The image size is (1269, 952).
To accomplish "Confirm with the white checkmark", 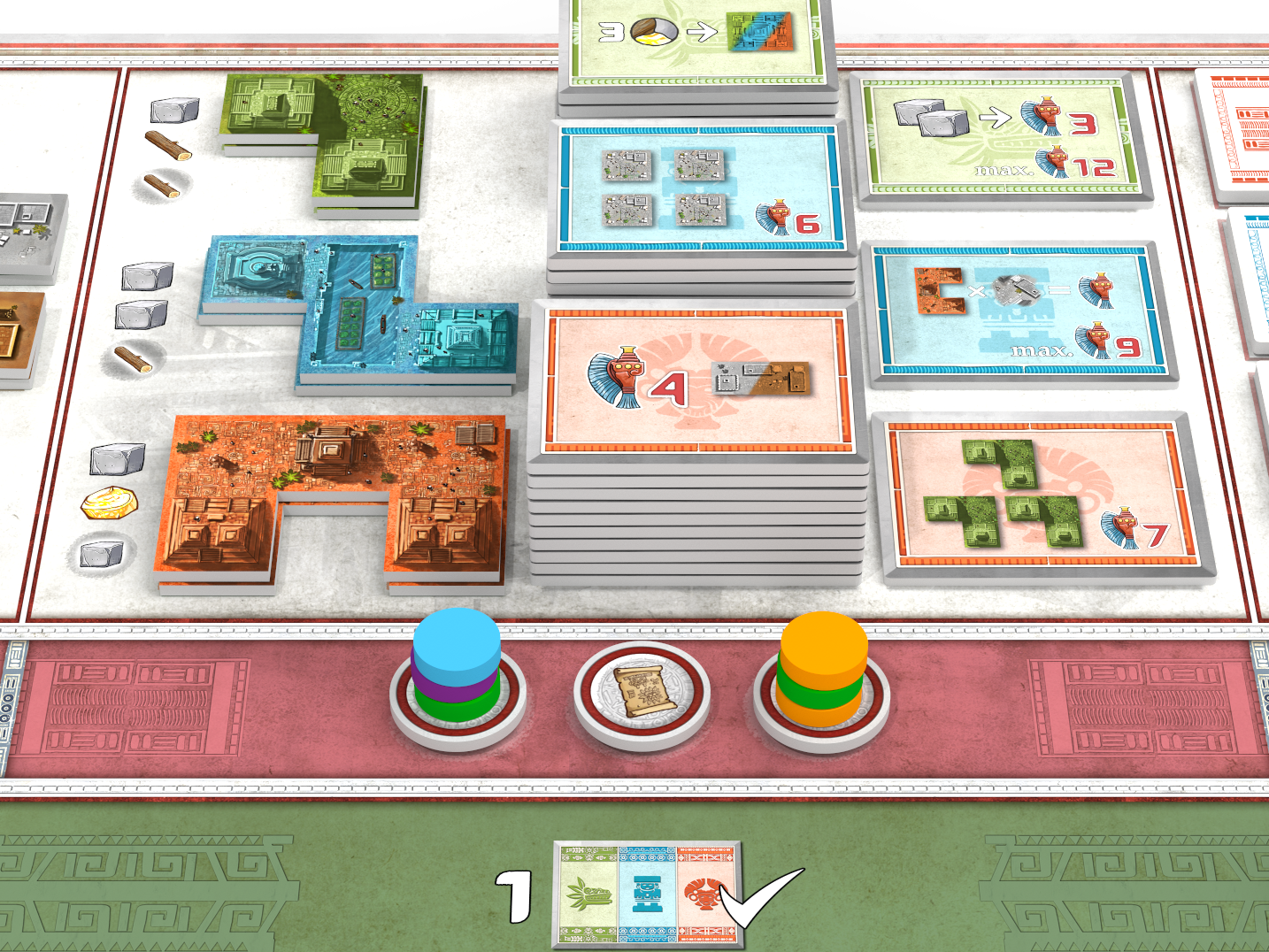I will point(763,895).
